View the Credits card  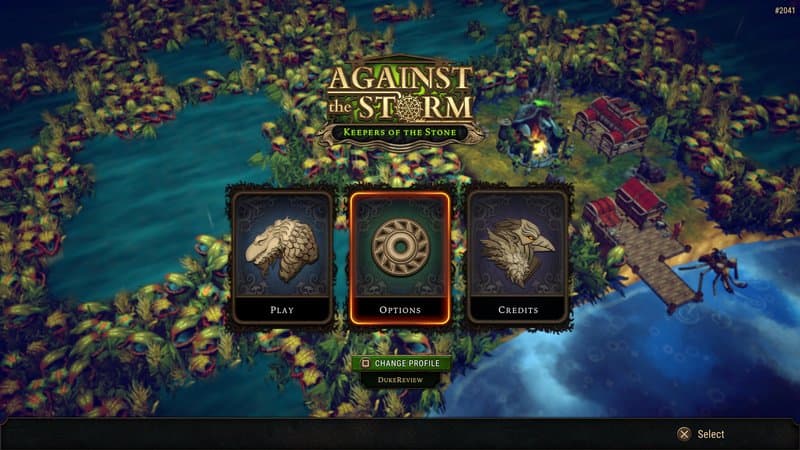518,256
